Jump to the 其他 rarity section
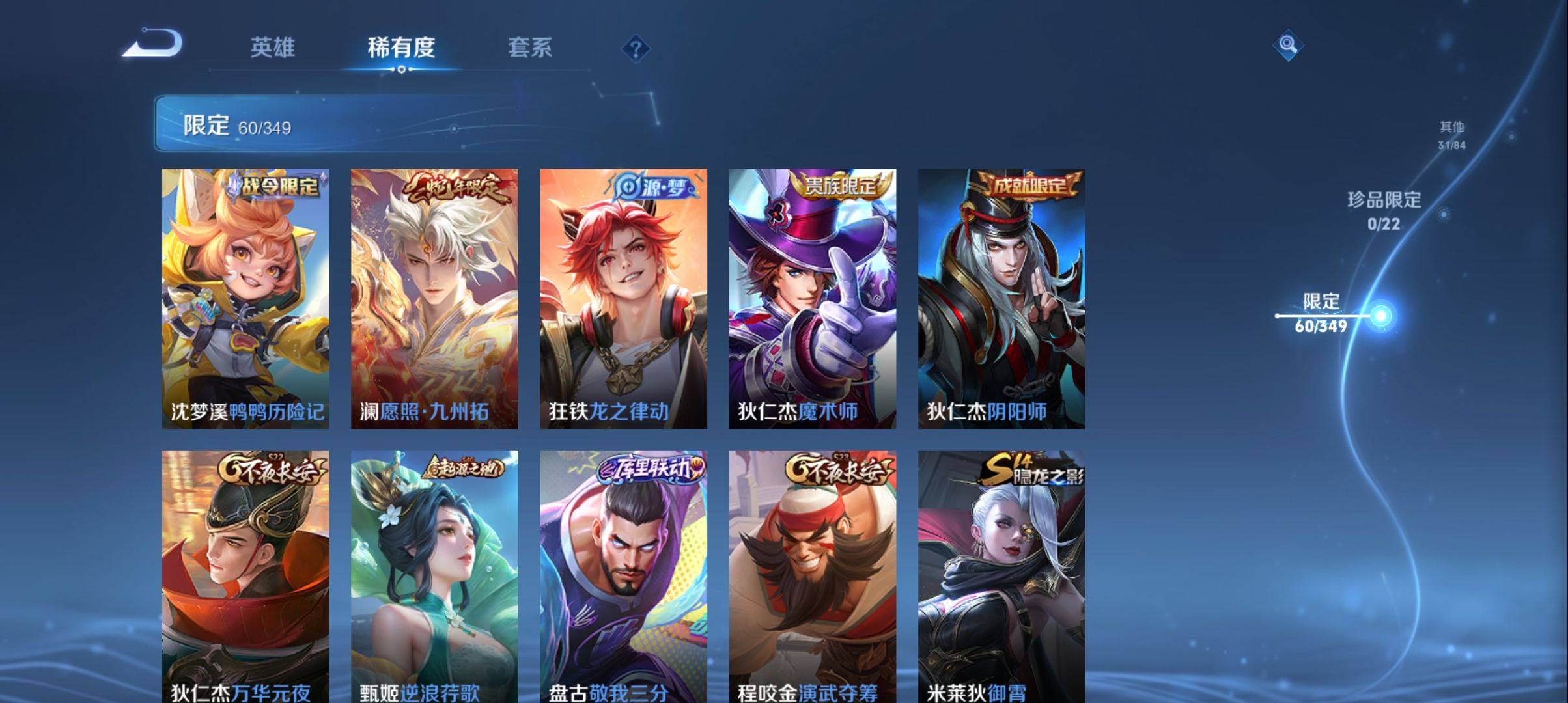The height and width of the screenshot is (703, 1568). point(1451,135)
